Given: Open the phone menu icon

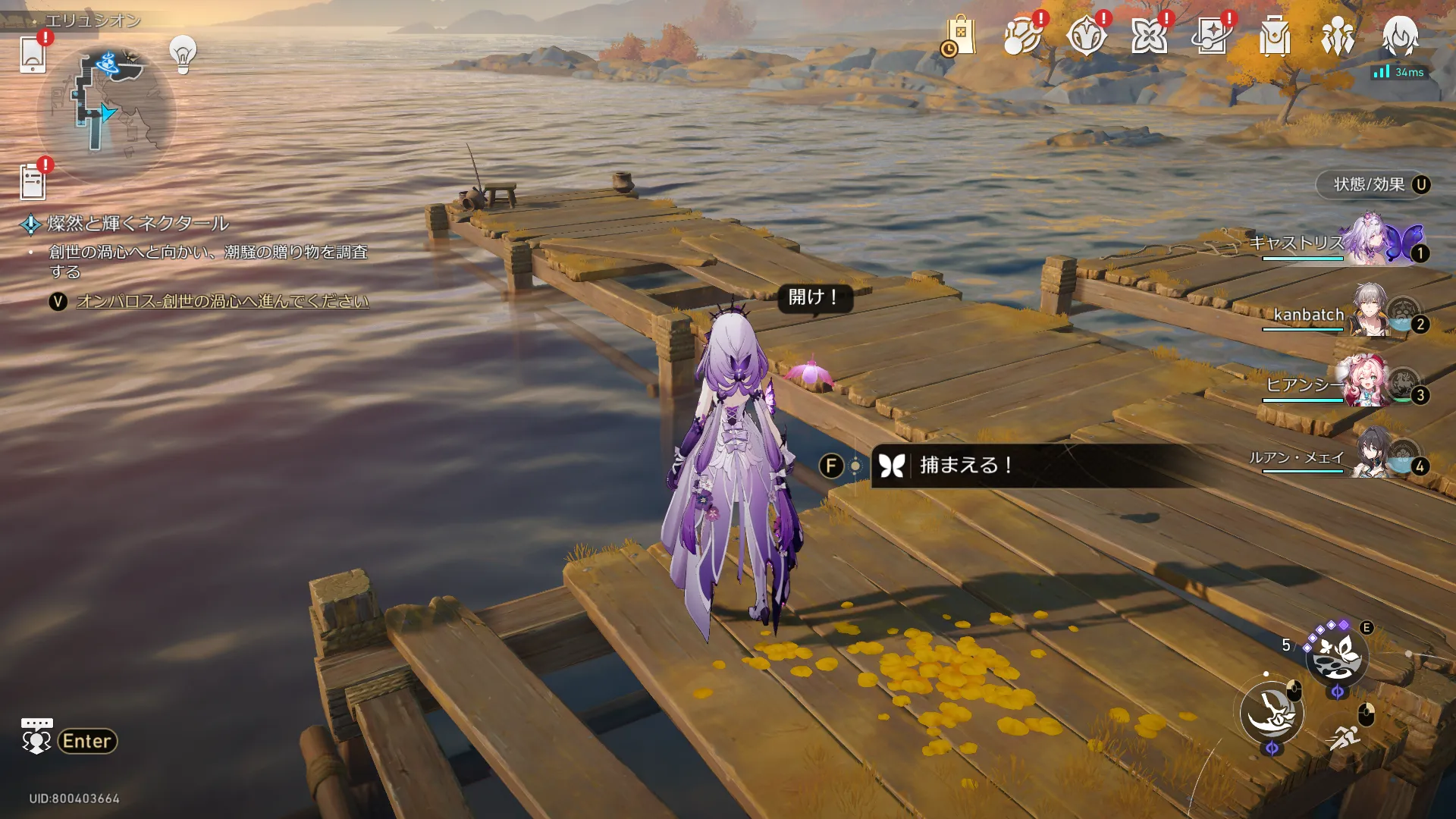Looking at the screenshot, I should point(33,54).
